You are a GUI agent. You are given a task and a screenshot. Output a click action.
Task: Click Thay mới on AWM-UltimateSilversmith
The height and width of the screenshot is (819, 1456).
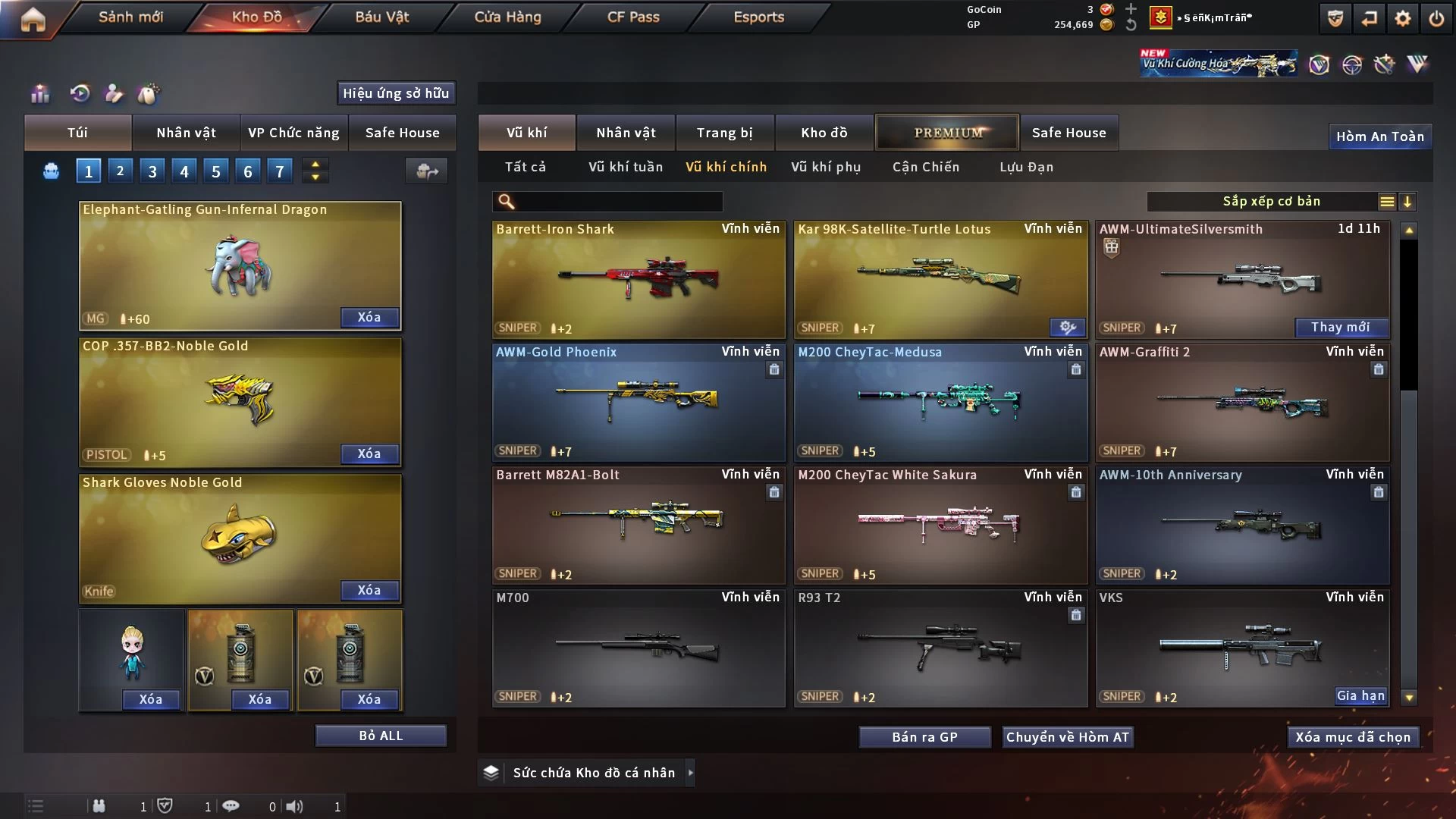coord(1340,328)
